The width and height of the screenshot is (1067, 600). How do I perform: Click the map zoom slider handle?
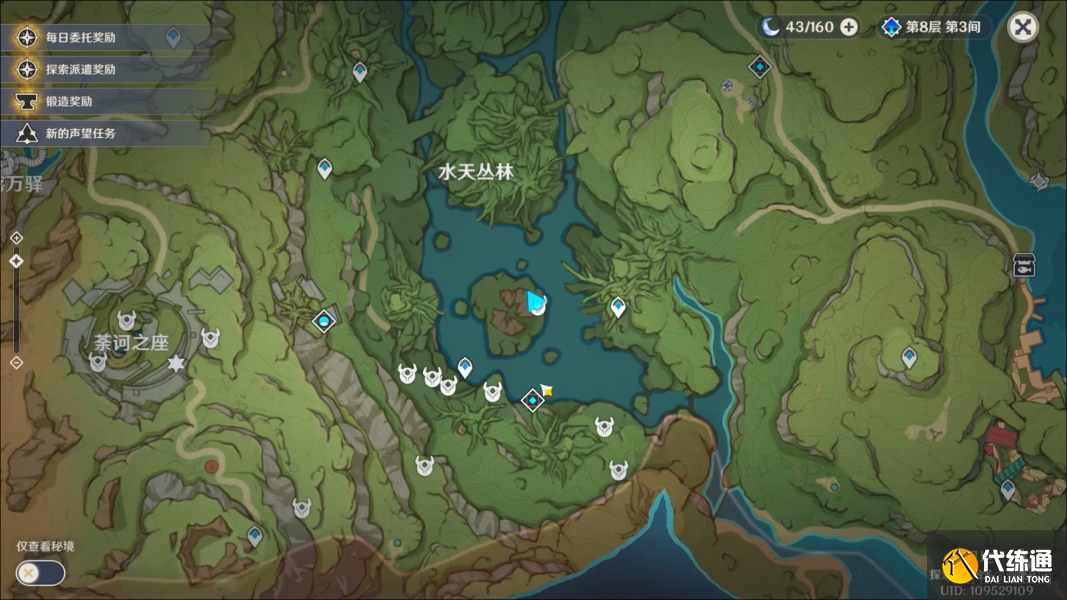16,261
